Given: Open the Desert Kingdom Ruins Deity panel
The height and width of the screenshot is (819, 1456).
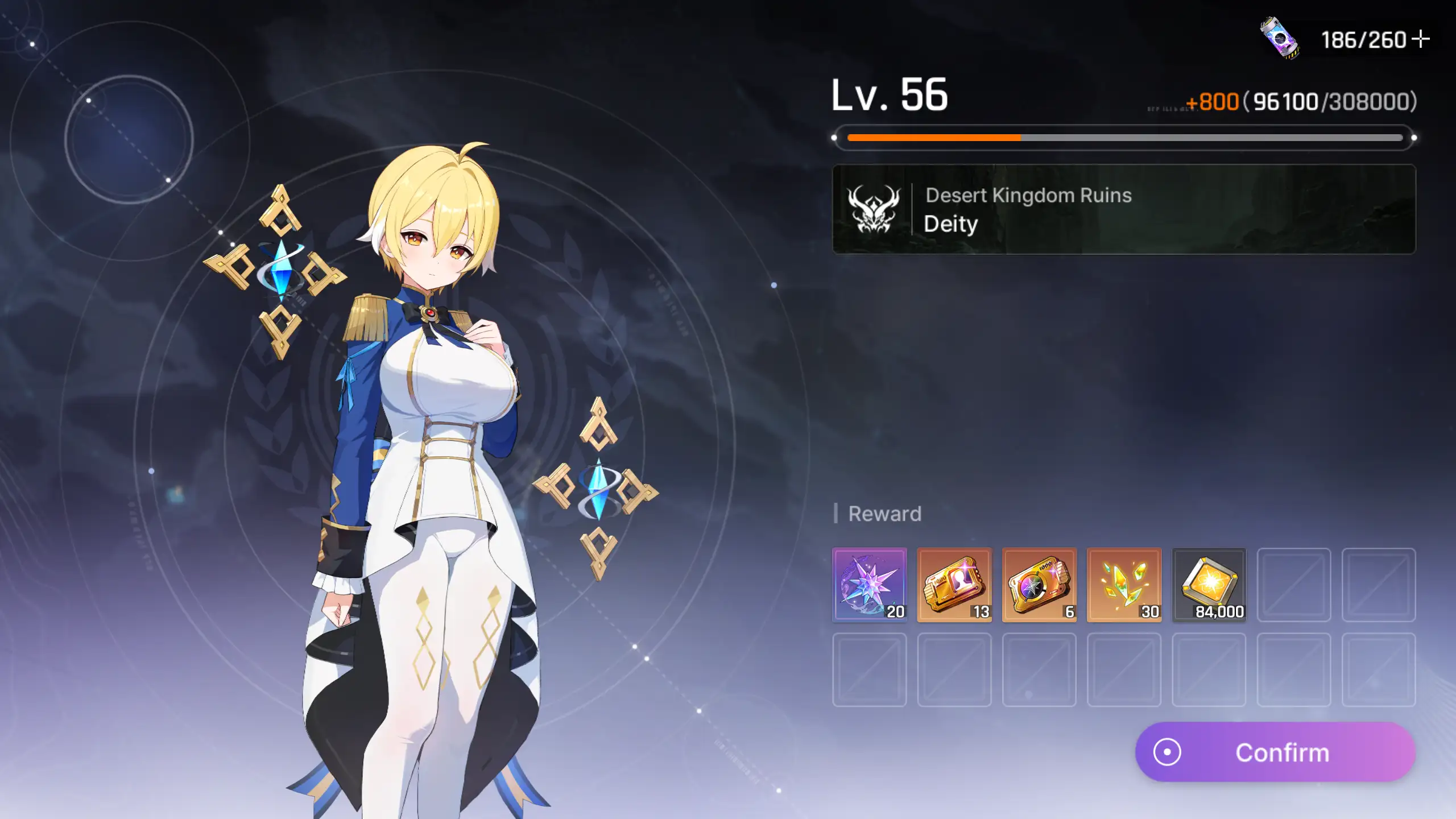Looking at the screenshot, I should coord(1124,209).
